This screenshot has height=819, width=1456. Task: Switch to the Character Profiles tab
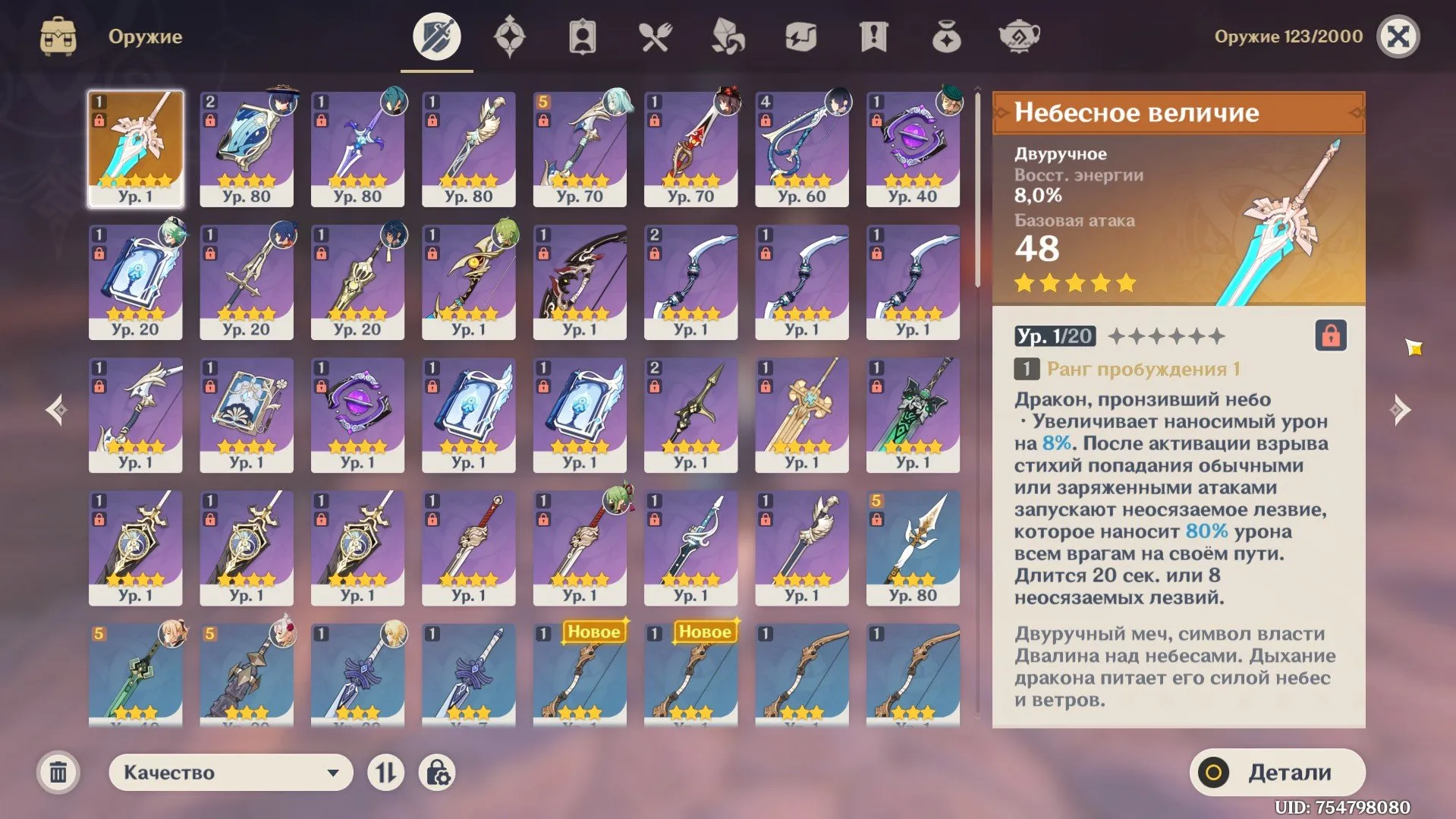(583, 35)
